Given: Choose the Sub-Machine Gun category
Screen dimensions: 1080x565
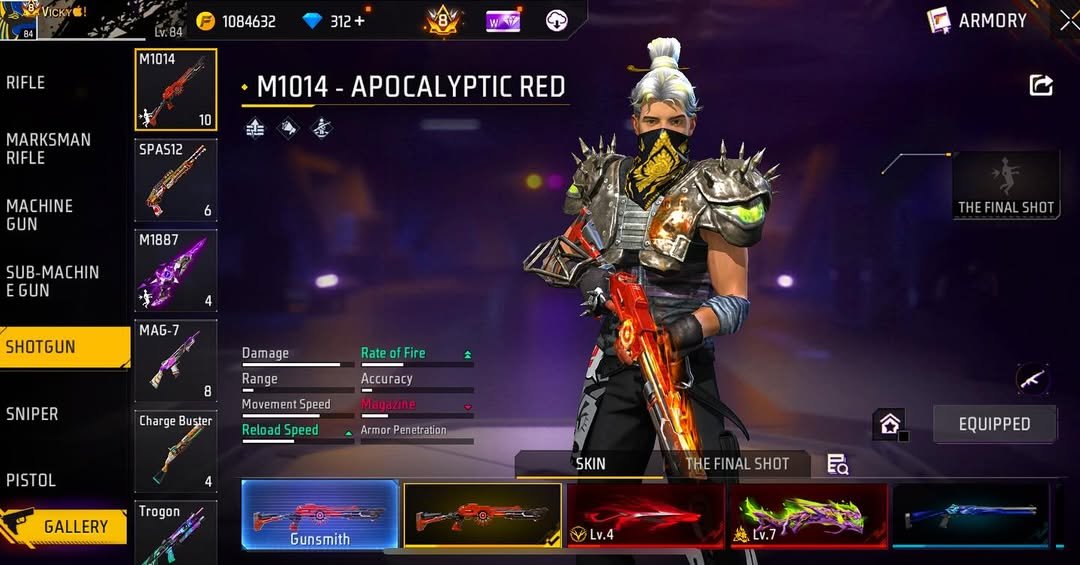Looking at the screenshot, I should 52,281.
